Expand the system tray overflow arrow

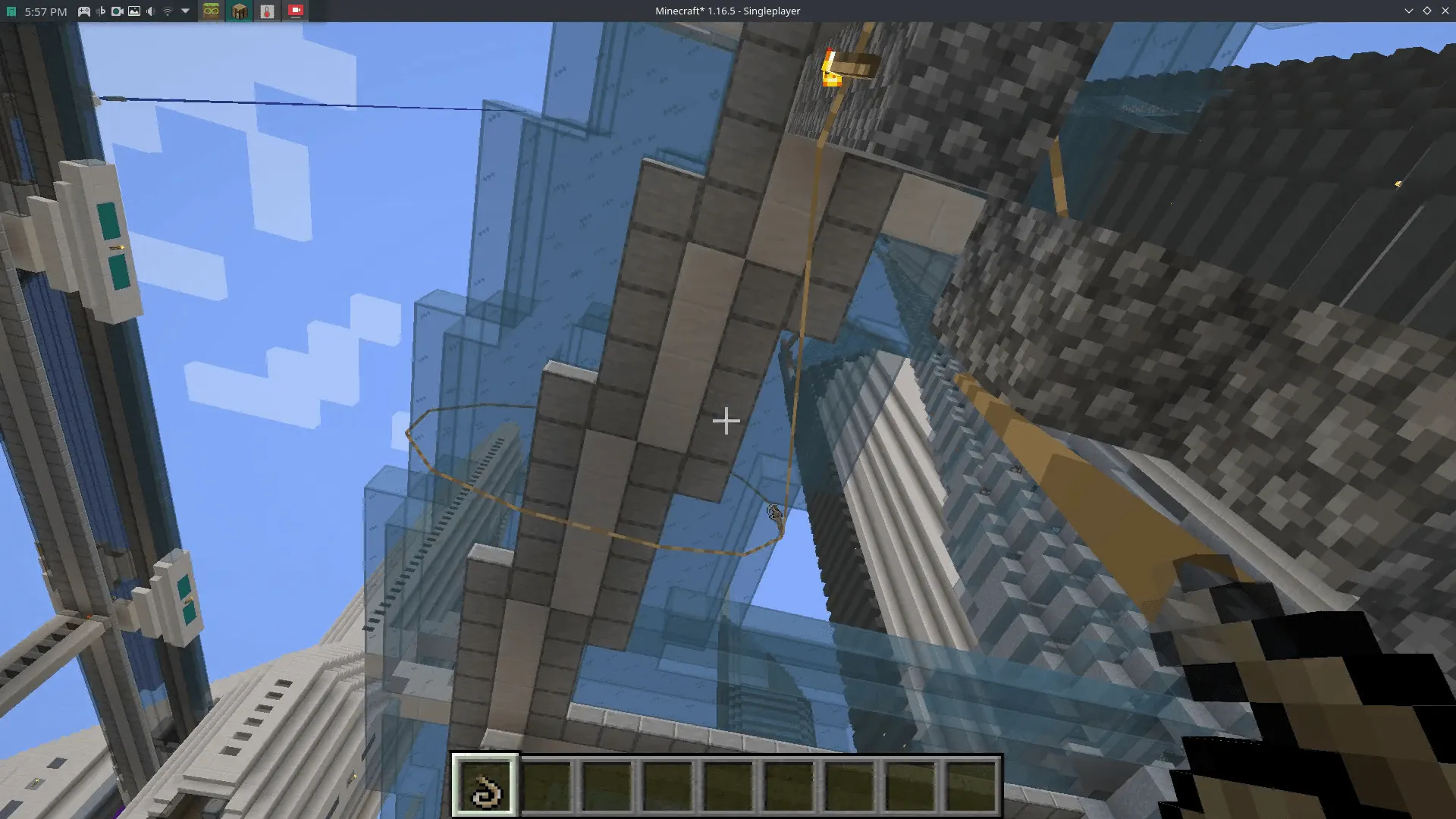click(185, 11)
